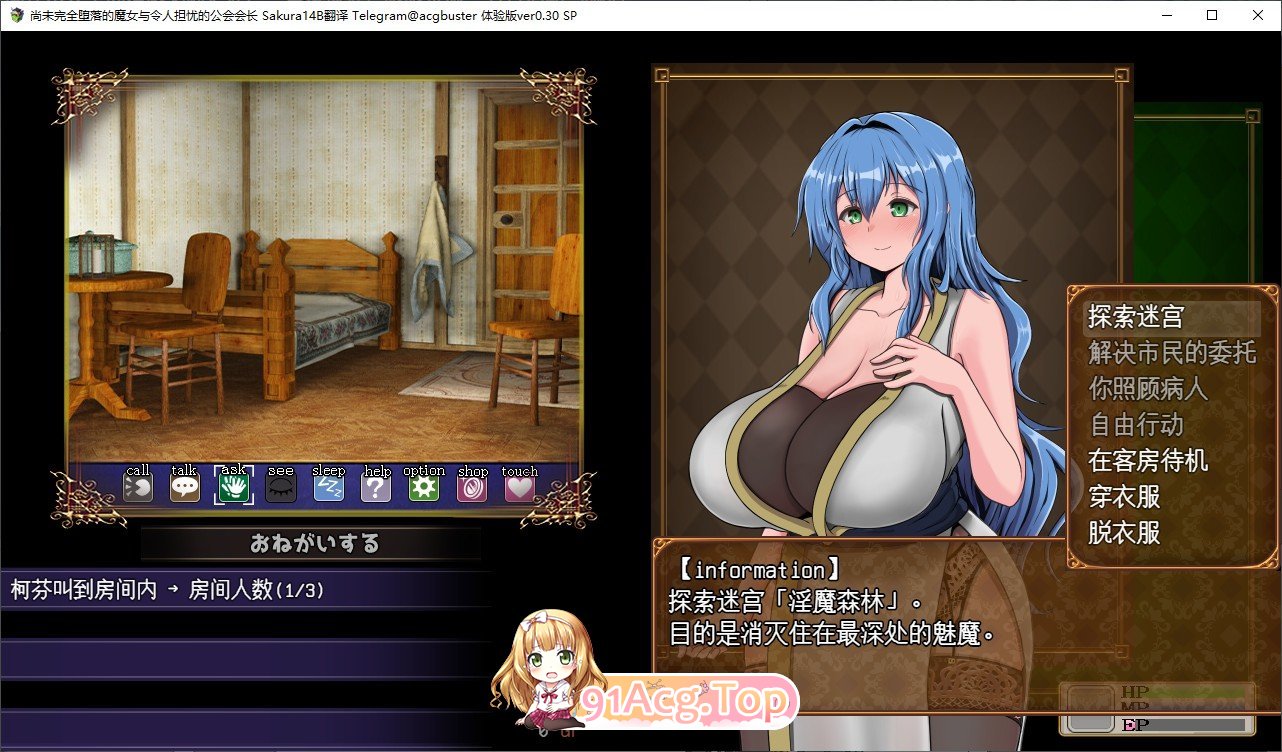Select the call icon
This screenshot has width=1282, height=752.
(x=137, y=486)
